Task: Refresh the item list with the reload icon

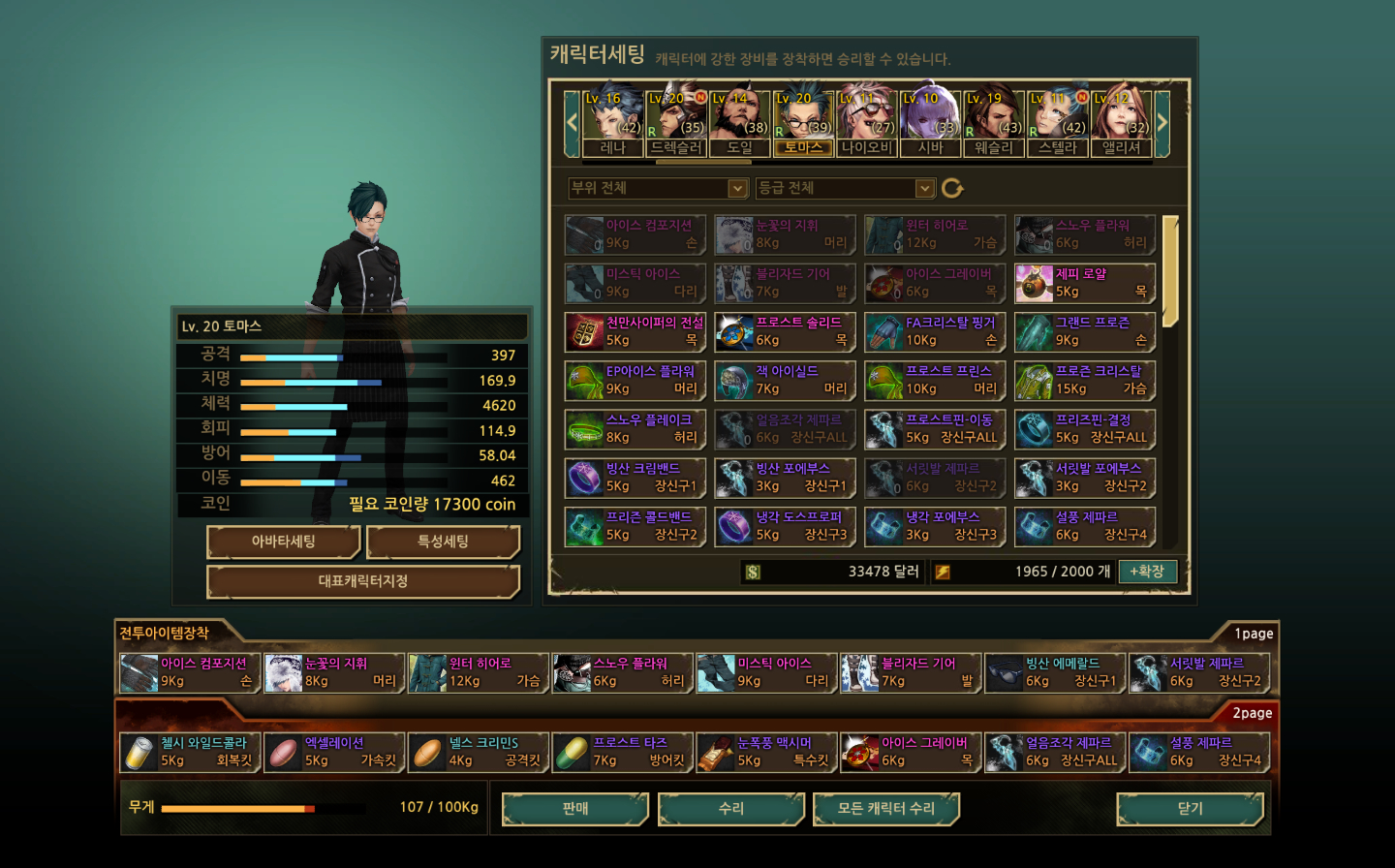Action: pyautogui.click(x=952, y=188)
